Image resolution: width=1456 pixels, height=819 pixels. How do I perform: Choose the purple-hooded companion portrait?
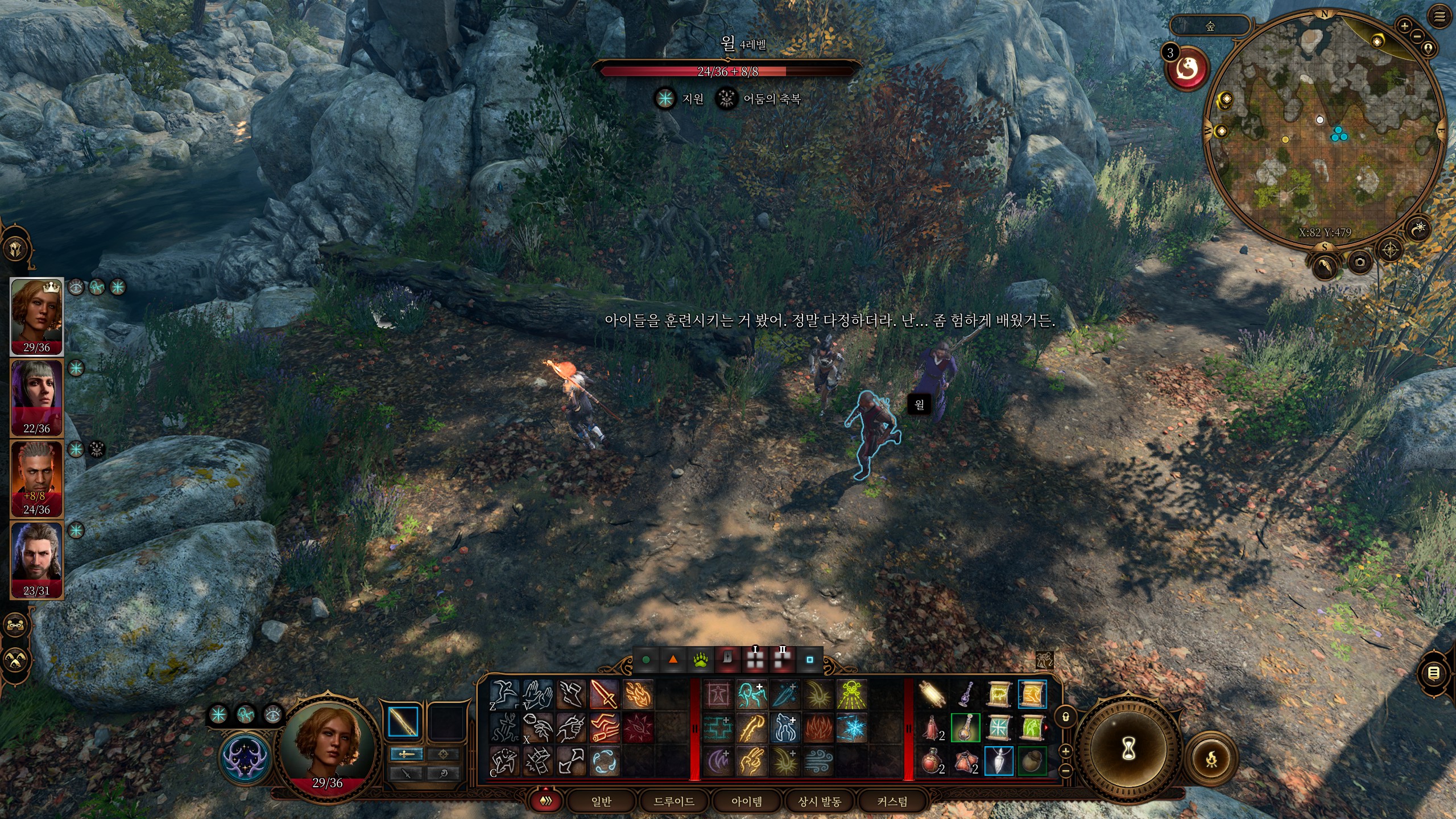[x=37, y=398]
